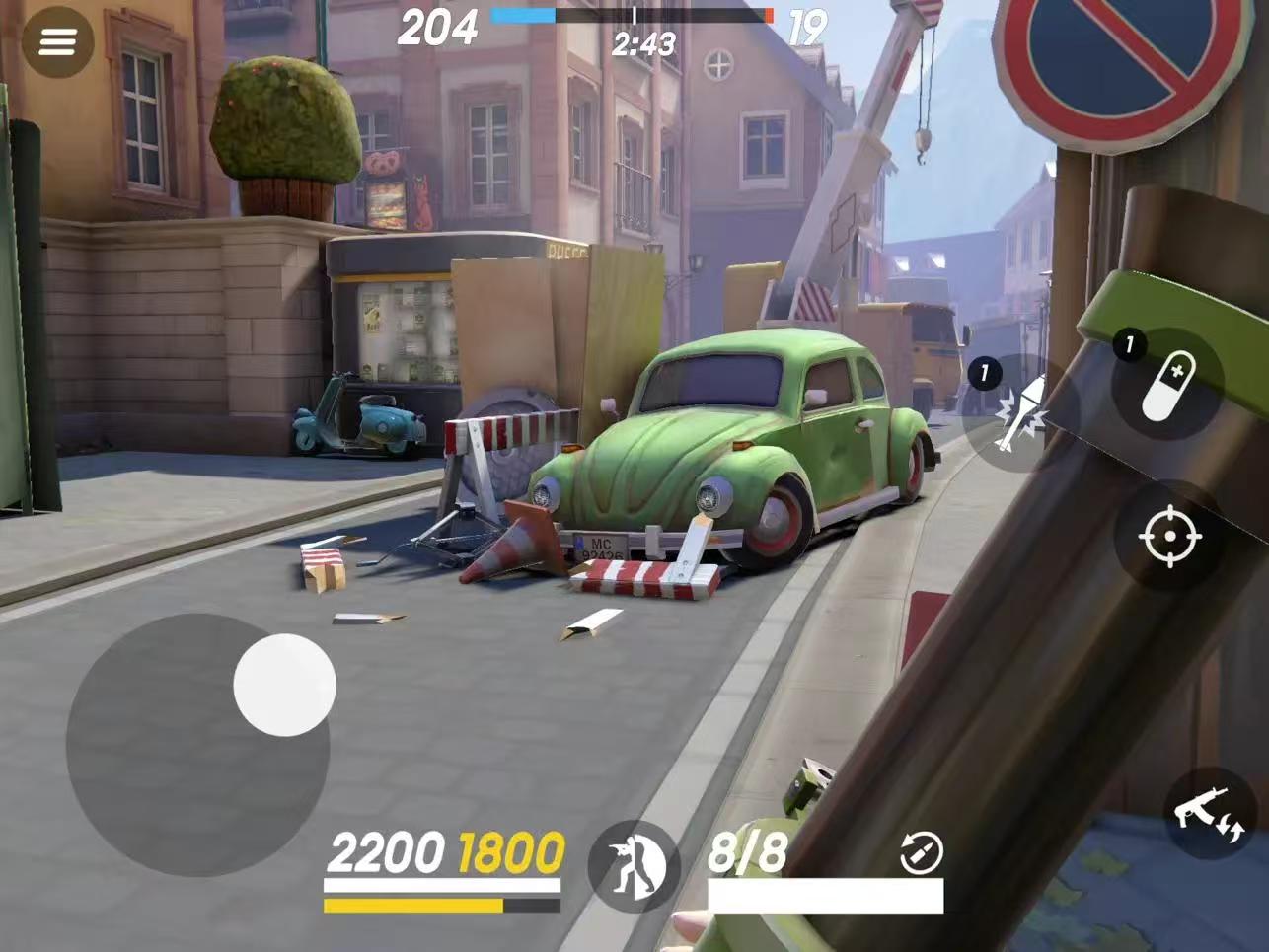The width and height of the screenshot is (1269, 952).
Task: Reload using the circular reload icon
Action: (x=922, y=852)
